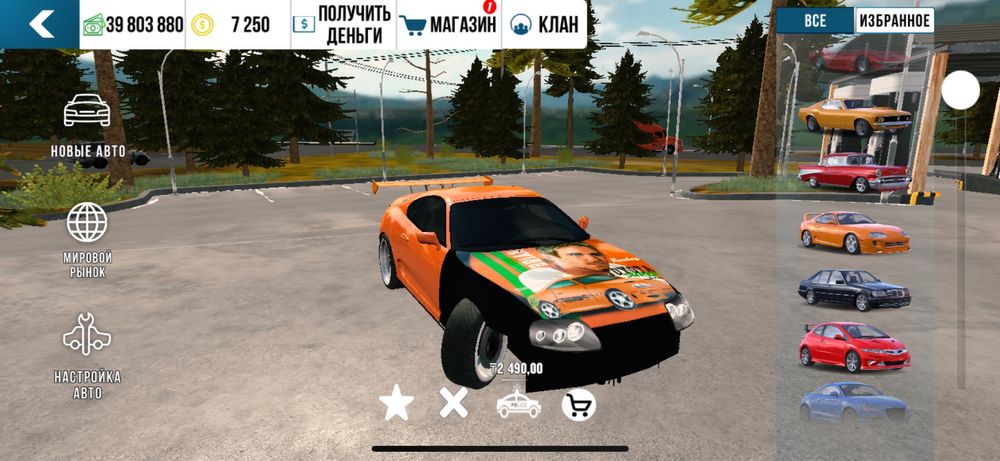Toggle the police car icon
The height and width of the screenshot is (461, 1000).
tap(518, 404)
